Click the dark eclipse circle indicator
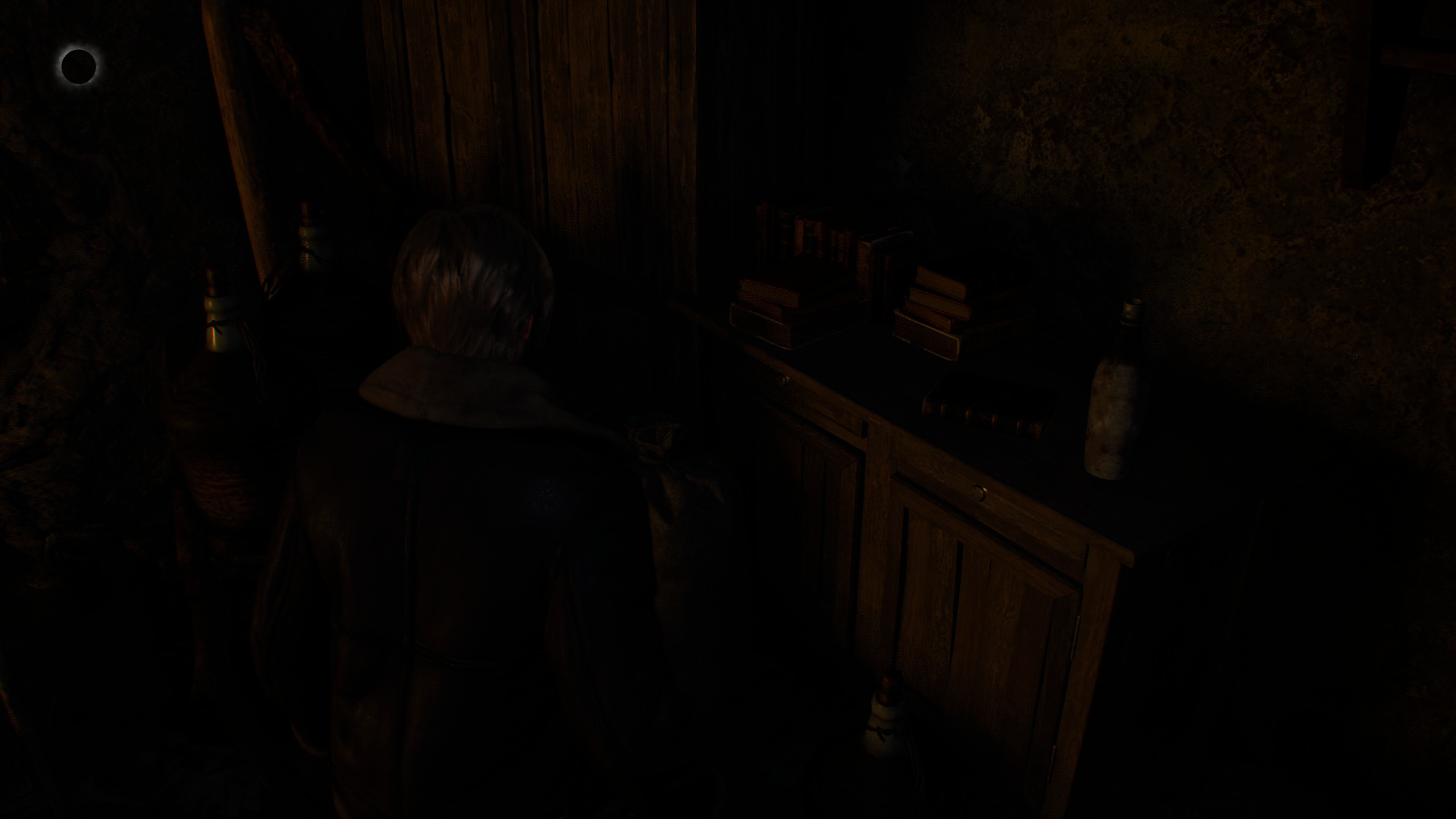 tap(78, 66)
